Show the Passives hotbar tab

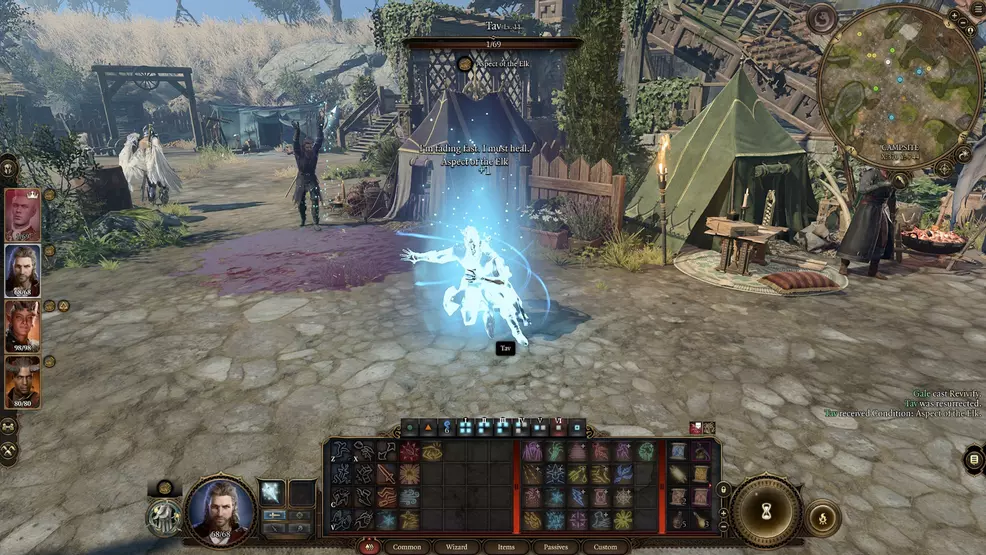[556, 547]
